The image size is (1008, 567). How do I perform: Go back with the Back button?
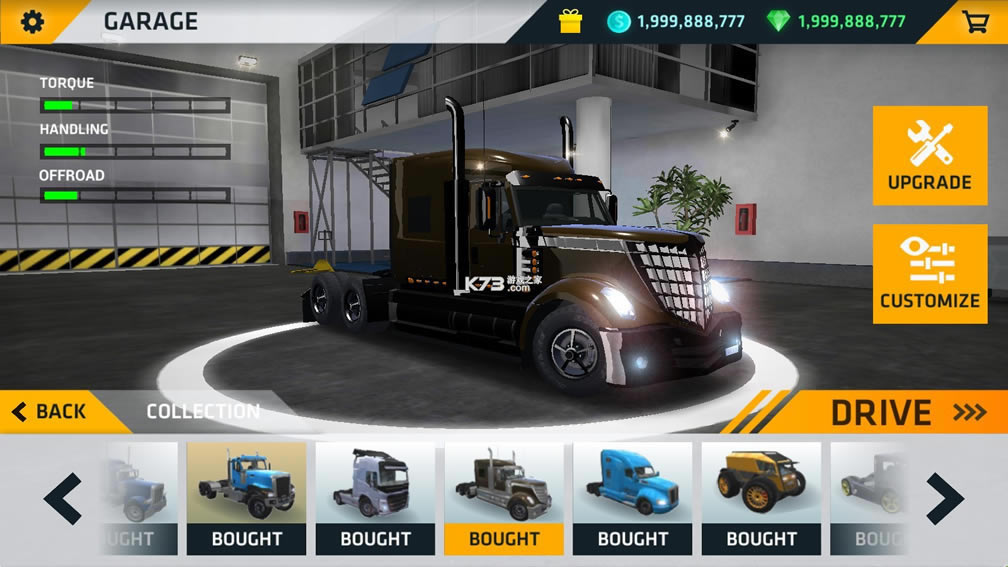pos(50,411)
